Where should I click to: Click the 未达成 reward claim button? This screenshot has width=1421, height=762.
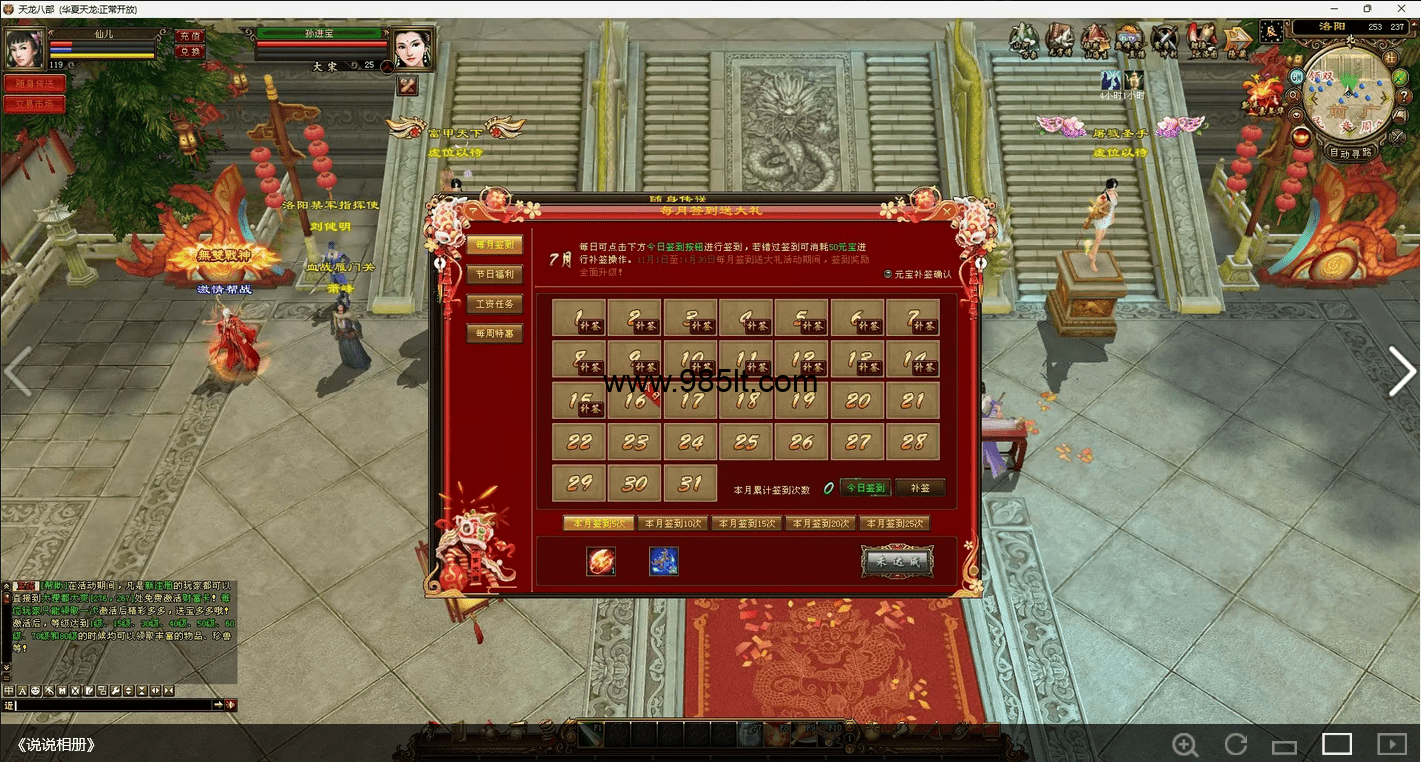pyautogui.click(x=897, y=562)
